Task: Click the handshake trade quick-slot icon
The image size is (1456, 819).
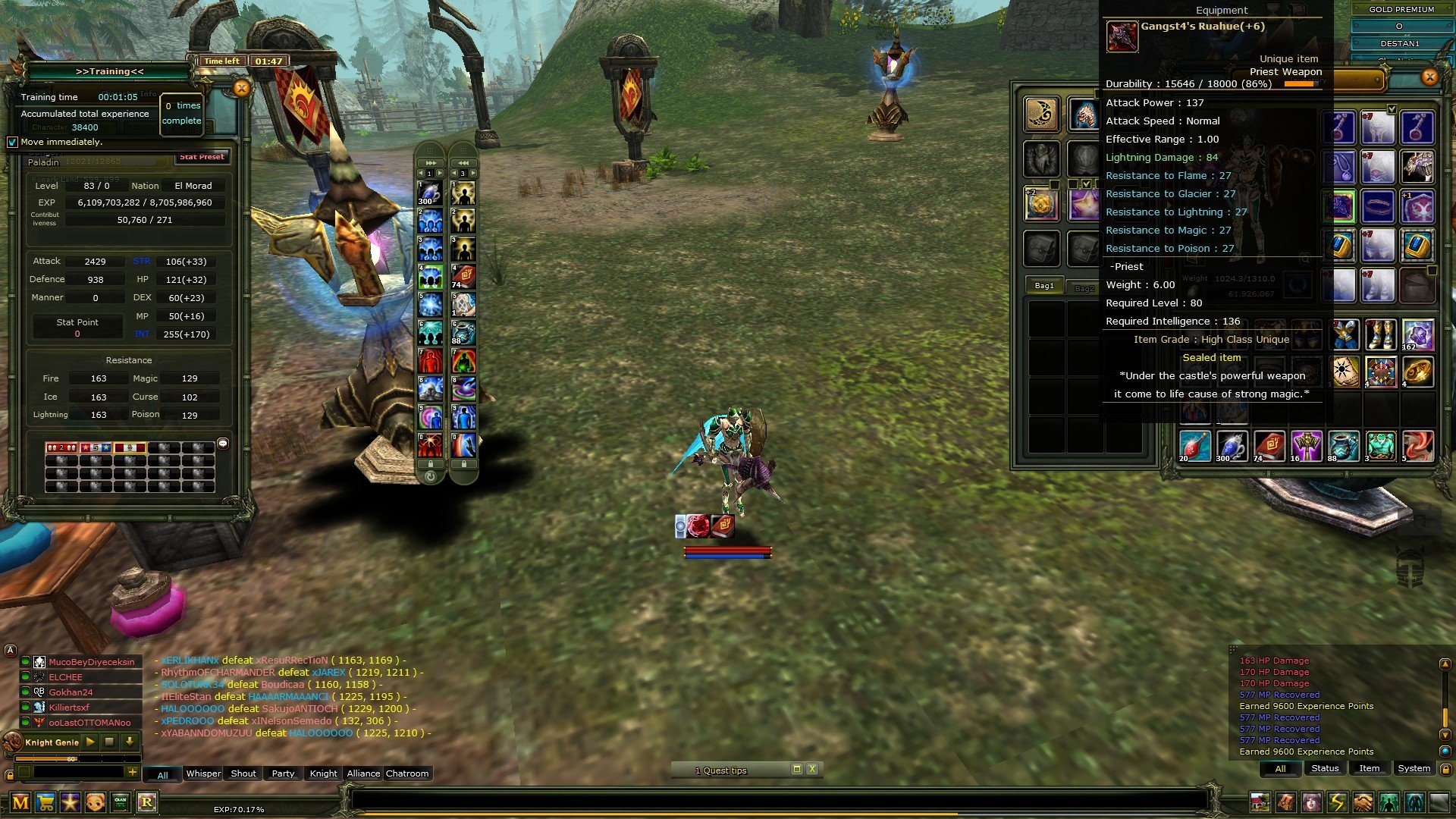Action: pyautogui.click(x=1363, y=803)
